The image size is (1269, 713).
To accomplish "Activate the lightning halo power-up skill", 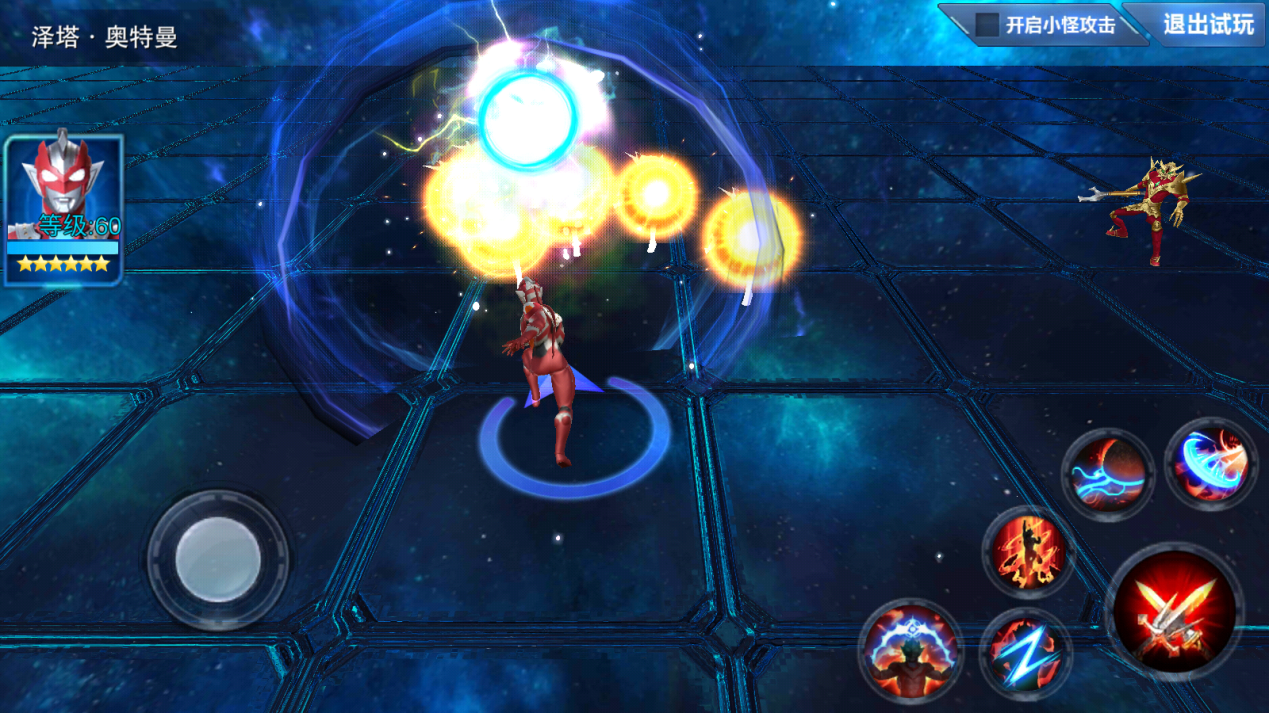I will coord(910,649).
